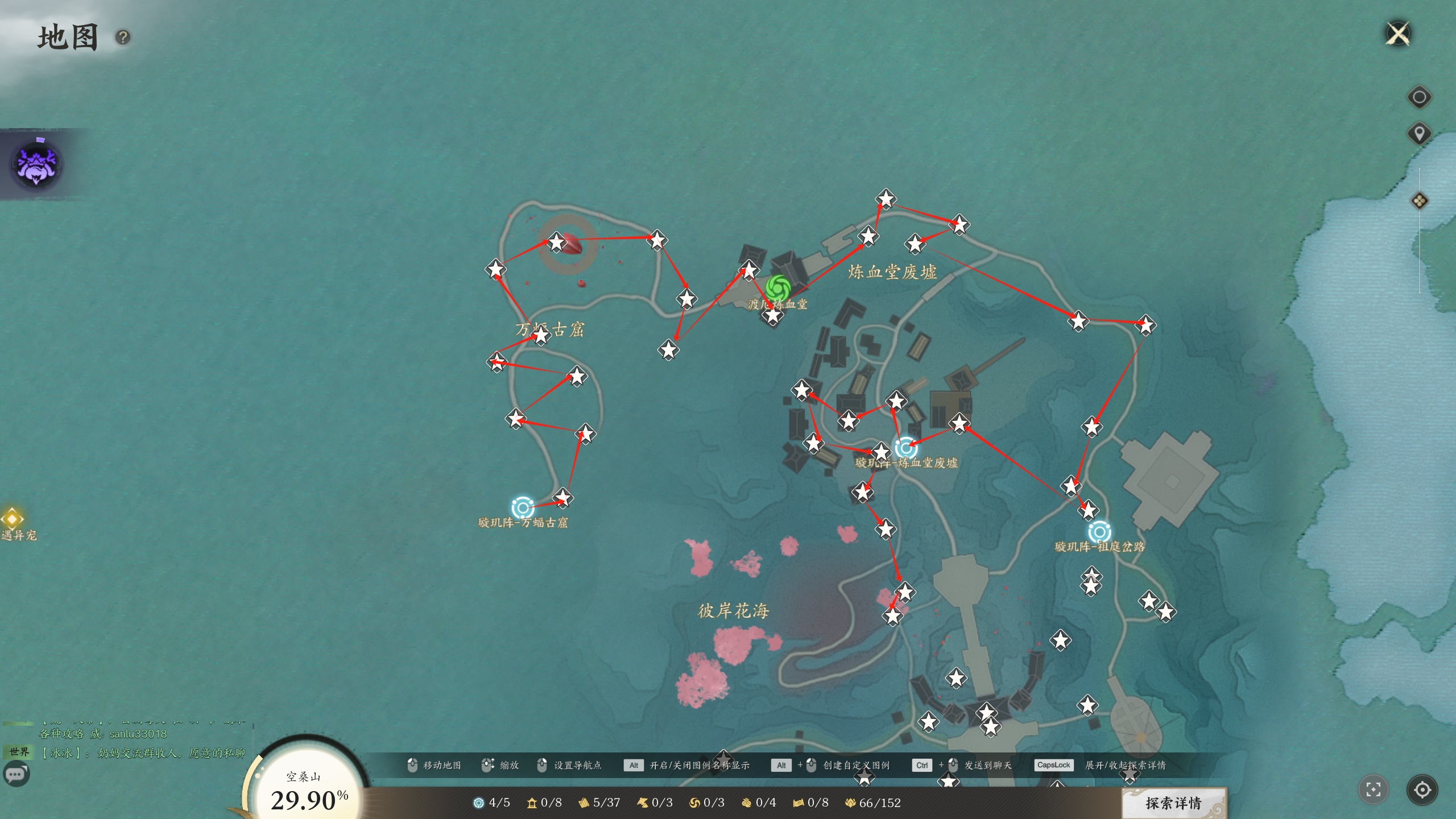The image size is (1456, 819).
Task: Click the 遇异宠 rare pet marker
Action: click(x=13, y=519)
